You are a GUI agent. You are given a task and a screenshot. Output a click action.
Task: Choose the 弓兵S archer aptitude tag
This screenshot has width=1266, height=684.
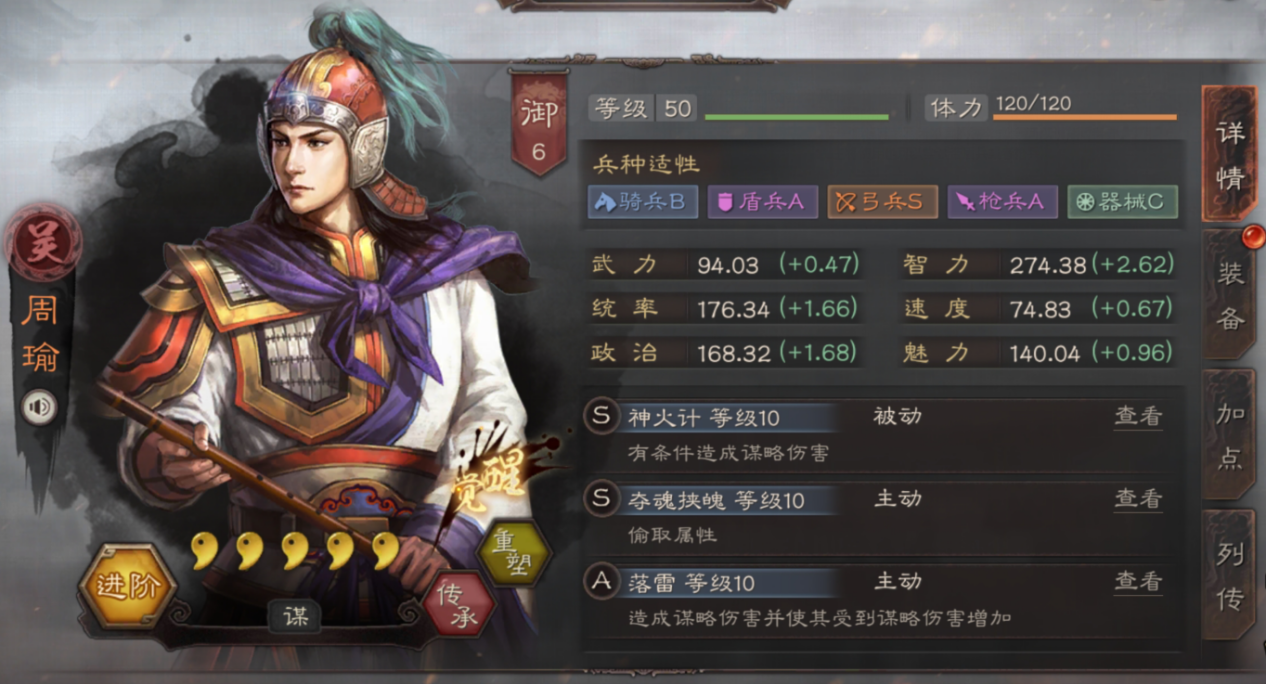pyautogui.click(x=882, y=202)
